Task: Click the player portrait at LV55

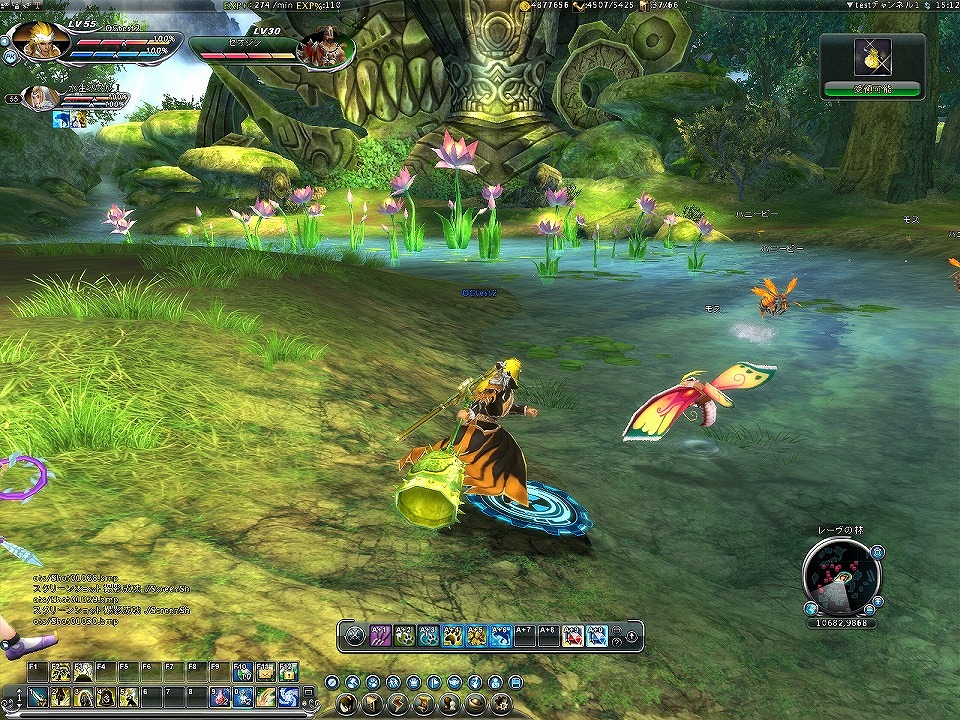Action: [x=40, y=40]
